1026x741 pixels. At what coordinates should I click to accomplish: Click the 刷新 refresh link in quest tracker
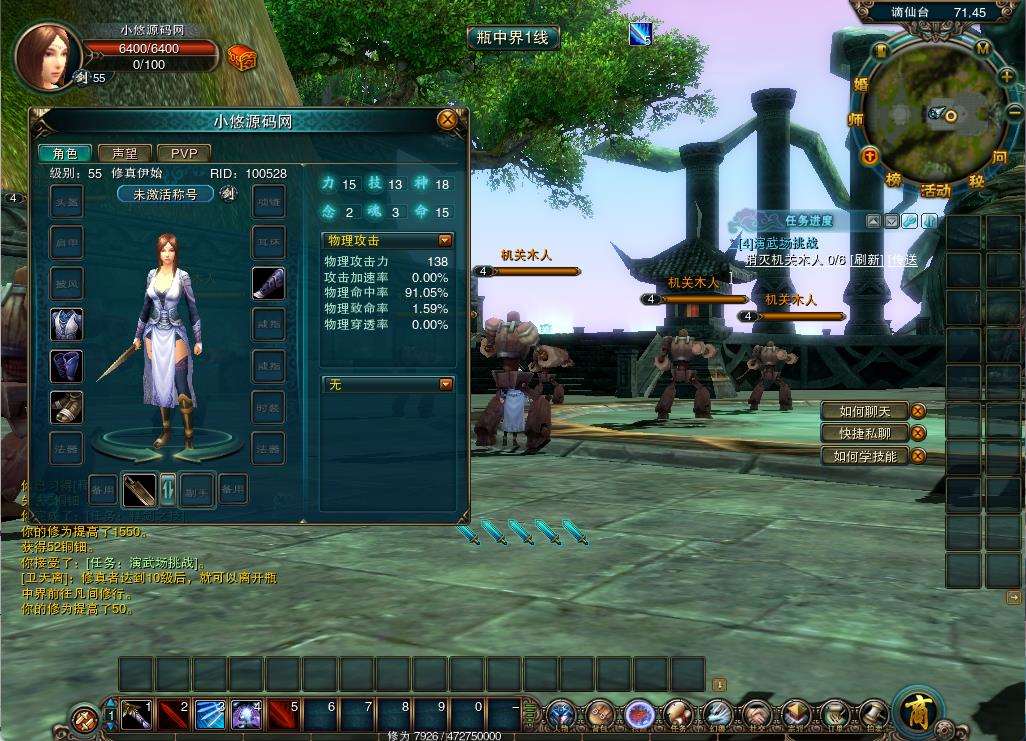(867, 260)
